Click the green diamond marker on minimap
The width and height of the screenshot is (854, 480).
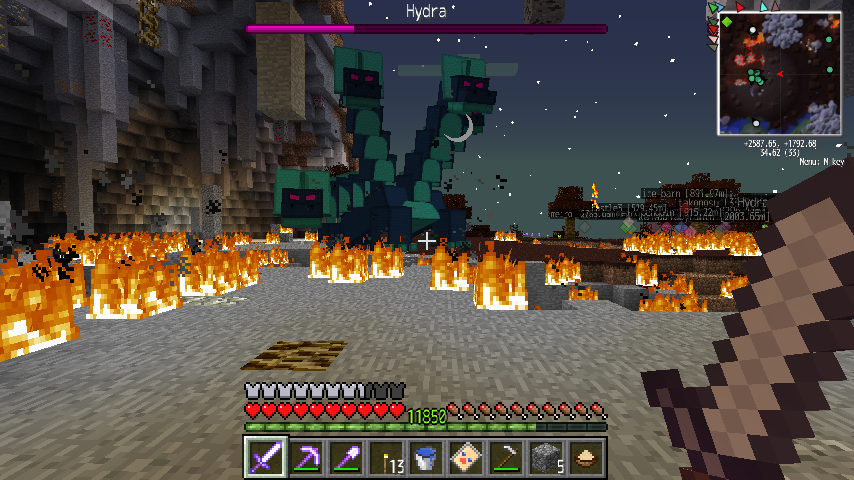[x=728, y=21]
